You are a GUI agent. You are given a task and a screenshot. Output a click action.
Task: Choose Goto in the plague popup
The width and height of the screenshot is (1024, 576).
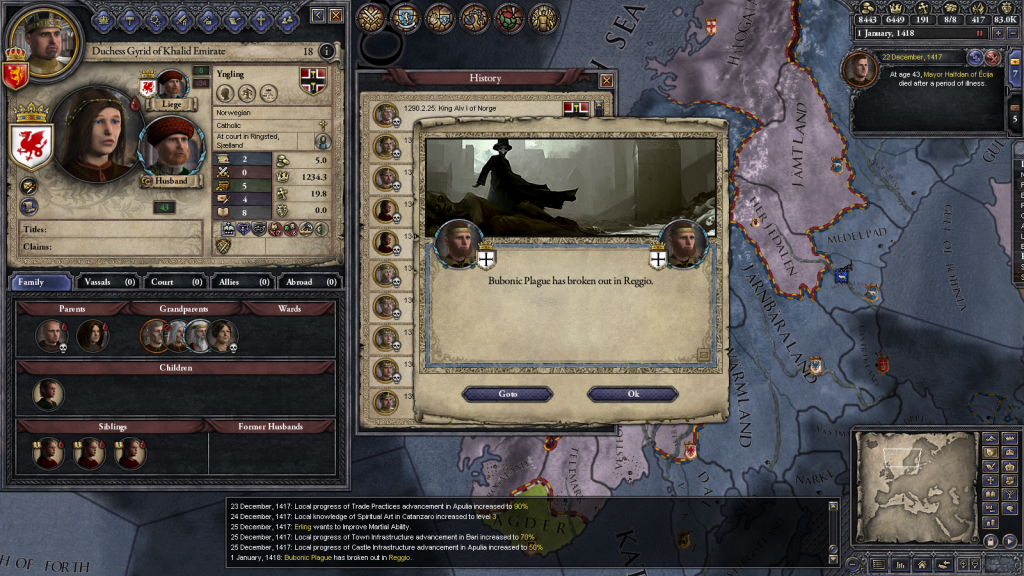pyautogui.click(x=508, y=394)
